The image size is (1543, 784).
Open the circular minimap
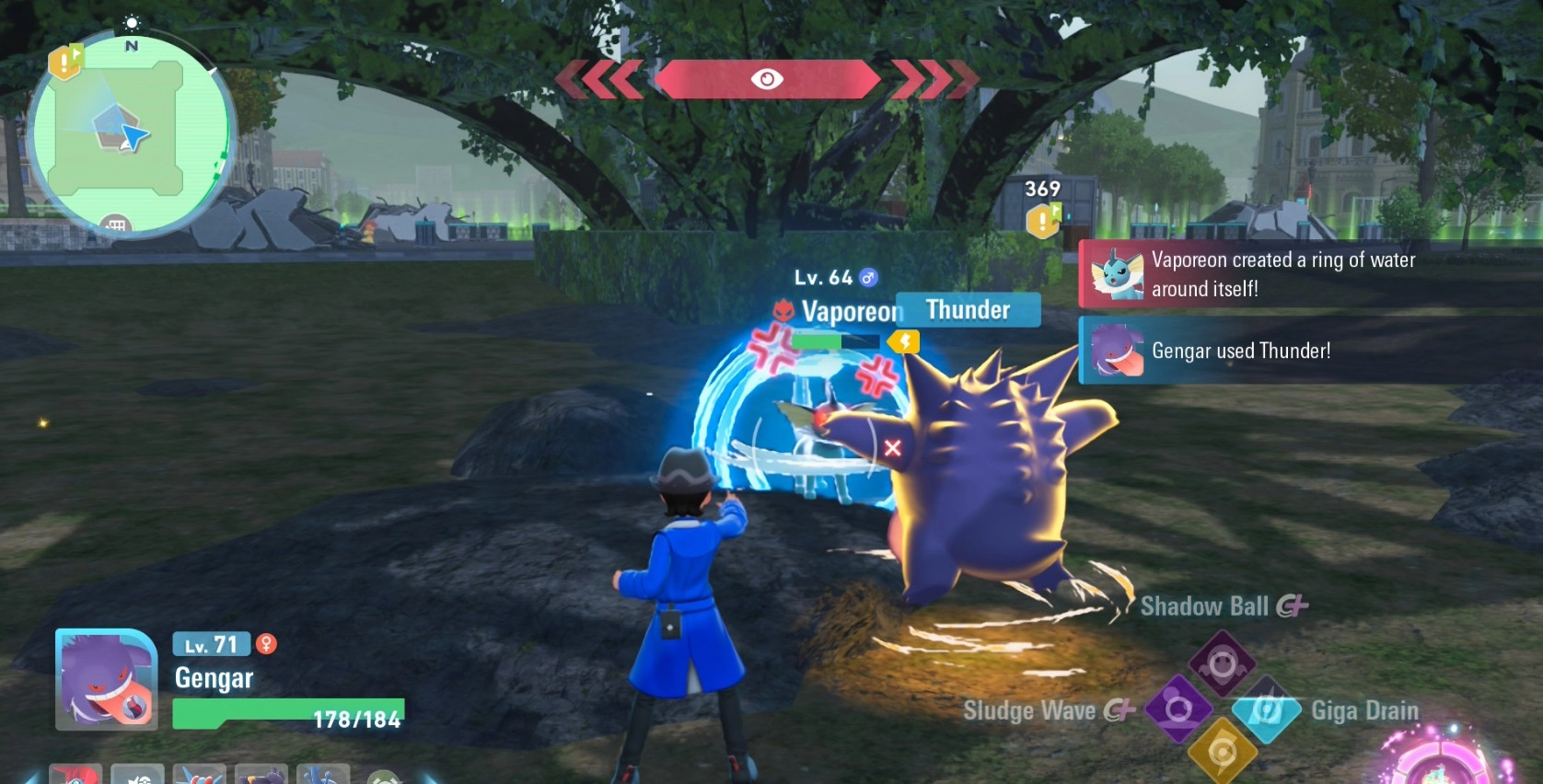[x=131, y=134]
